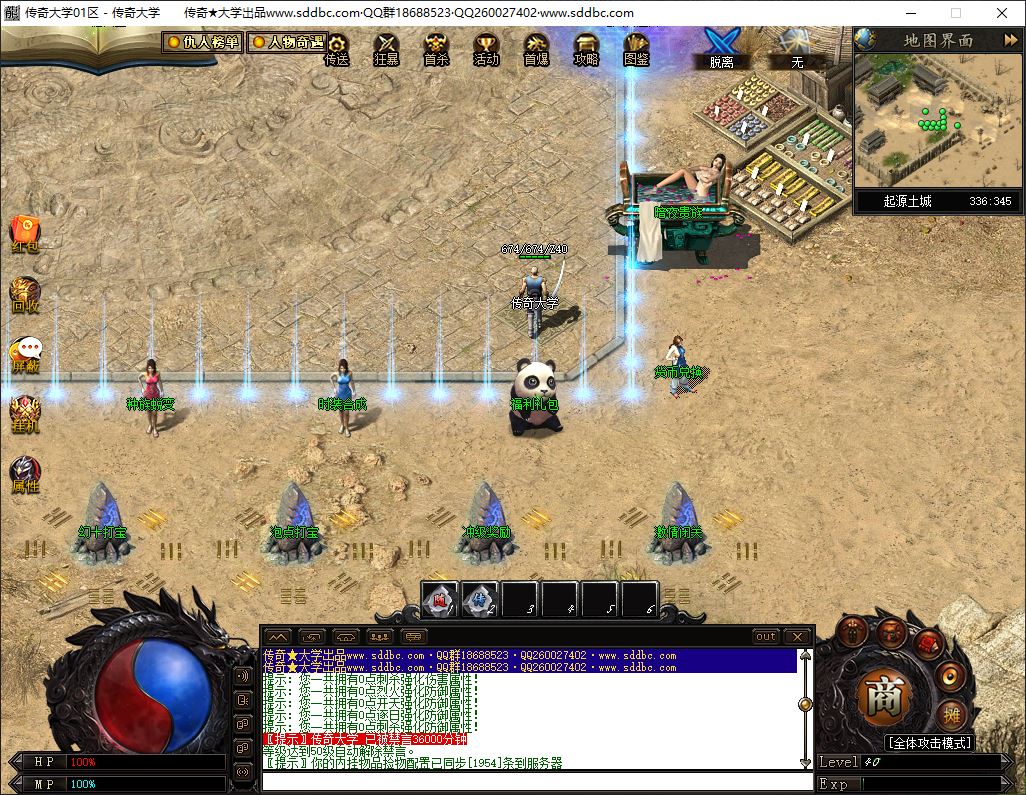Viewport: 1026px width, 795px height.
Task: Open the 红包 red envelope icon
Action: [25, 233]
